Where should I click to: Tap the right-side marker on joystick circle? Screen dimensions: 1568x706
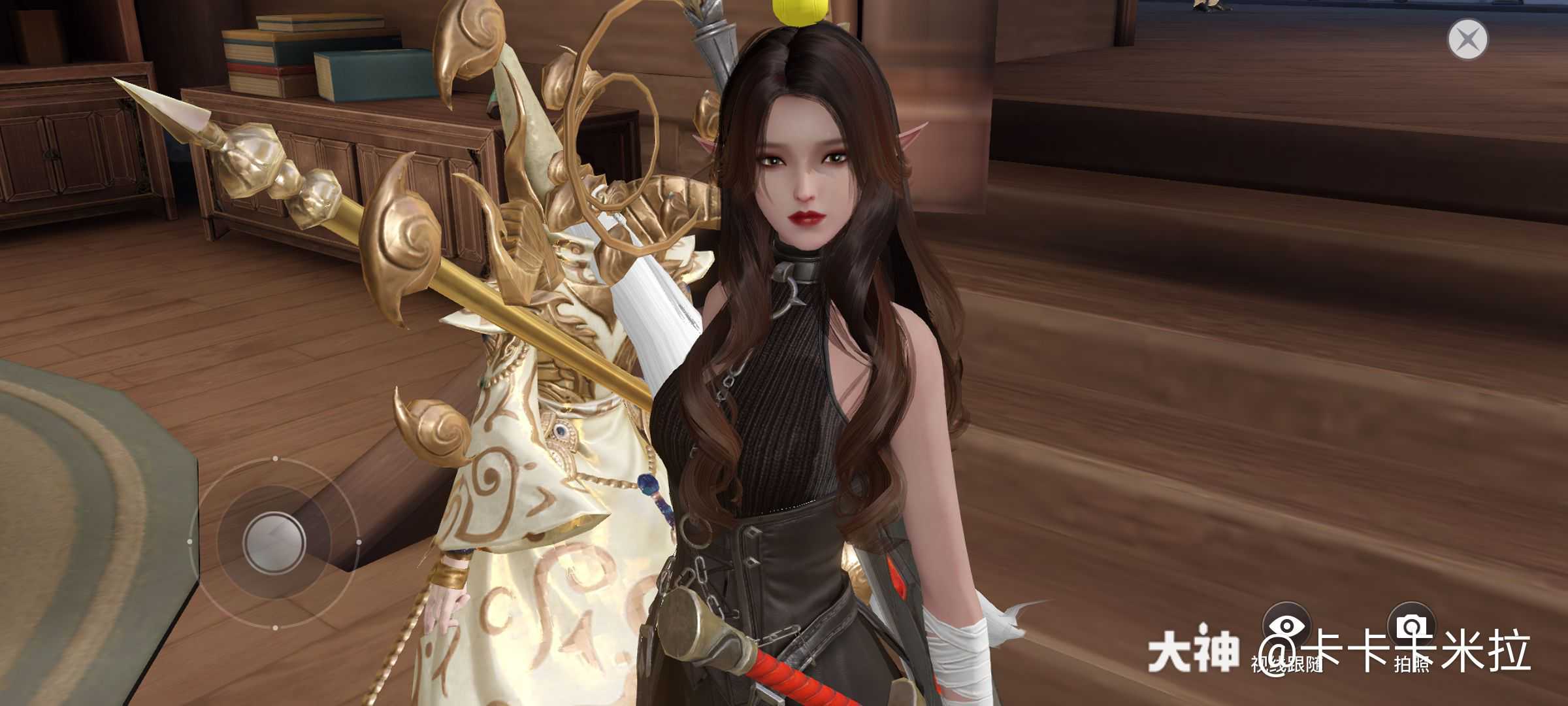(x=359, y=541)
